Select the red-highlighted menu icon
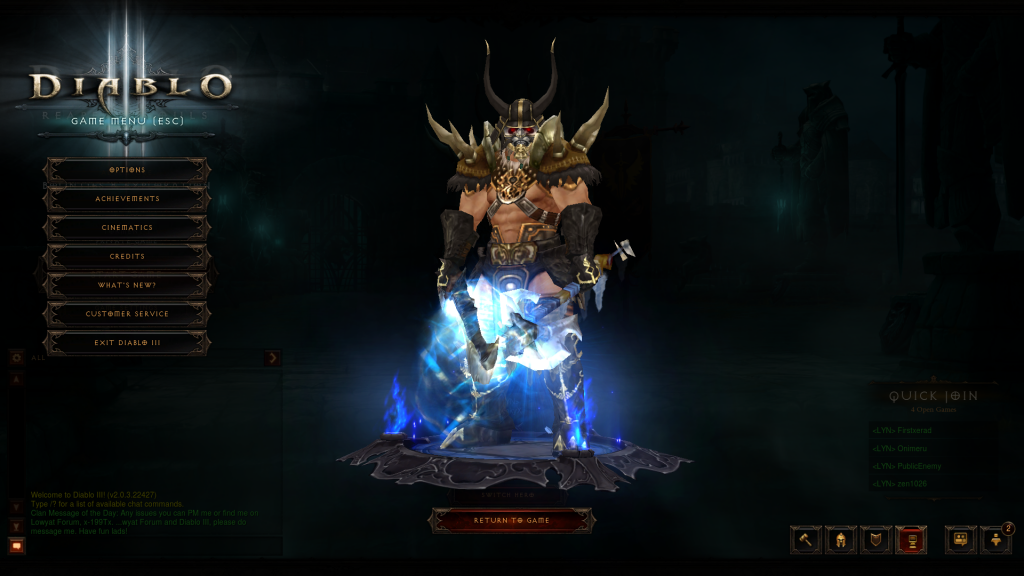 911,540
